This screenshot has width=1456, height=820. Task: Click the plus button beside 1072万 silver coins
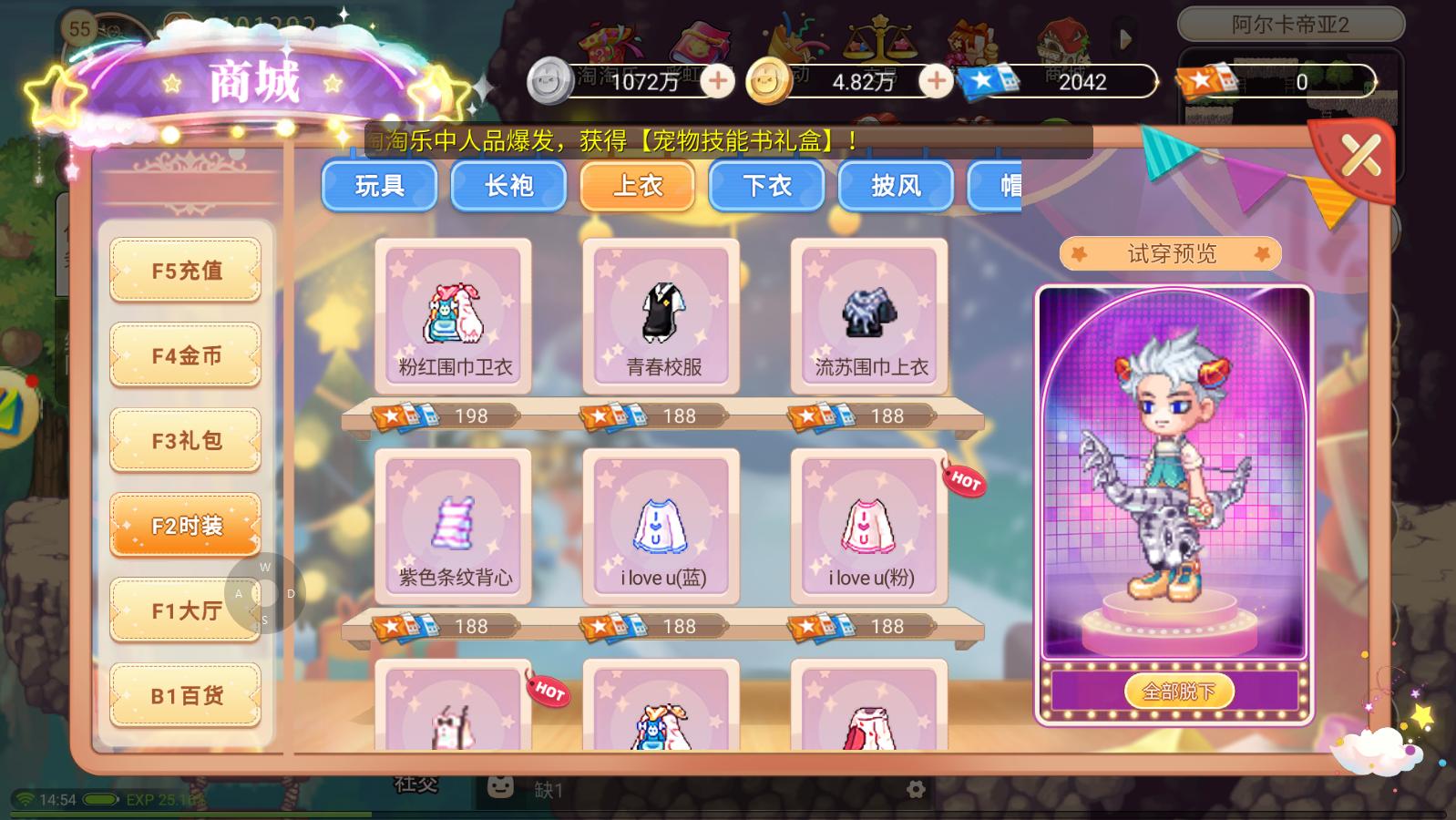point(719,82)
